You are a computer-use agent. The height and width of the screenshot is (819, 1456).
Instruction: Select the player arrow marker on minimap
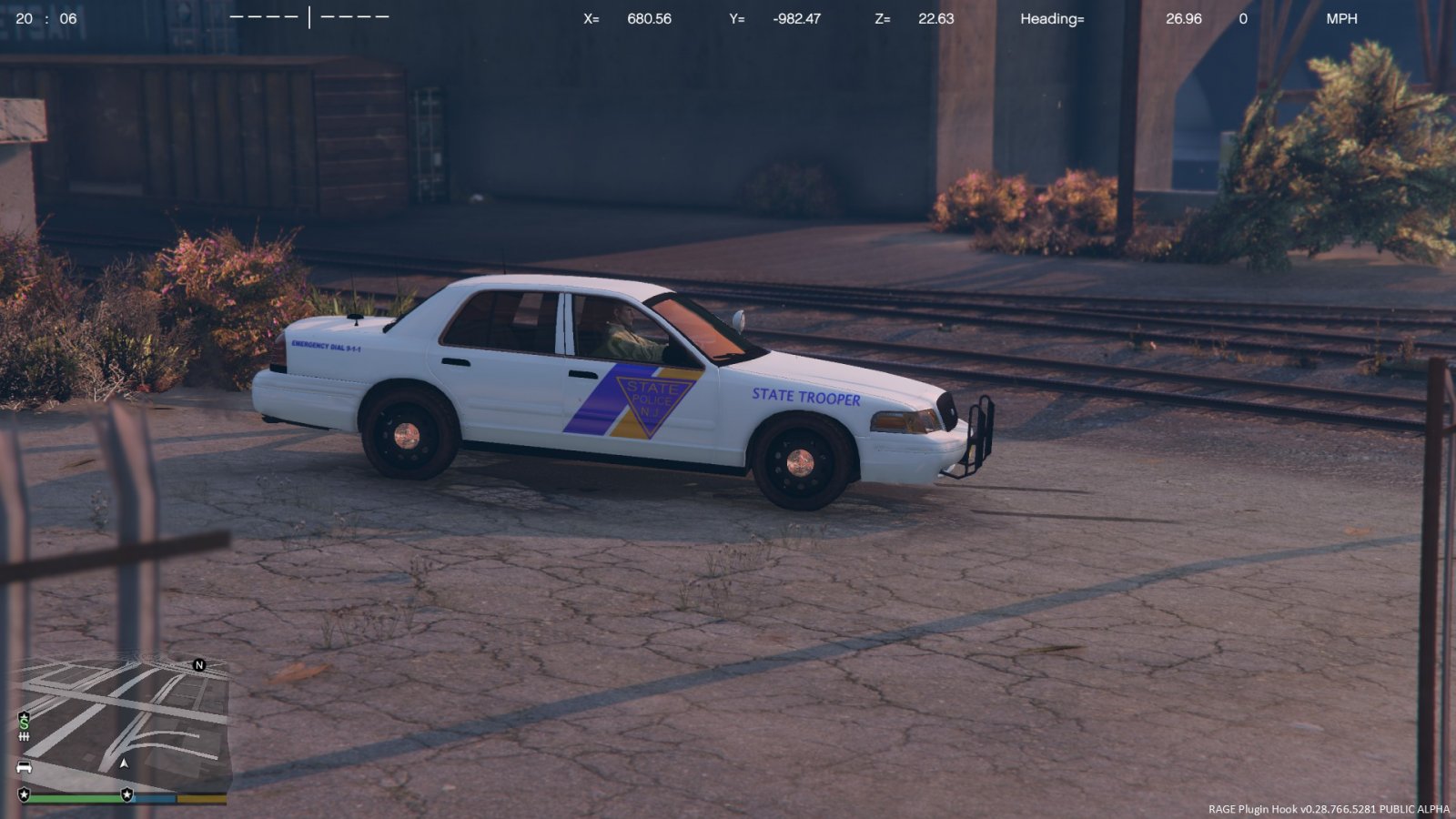click(x=125, y=763)
